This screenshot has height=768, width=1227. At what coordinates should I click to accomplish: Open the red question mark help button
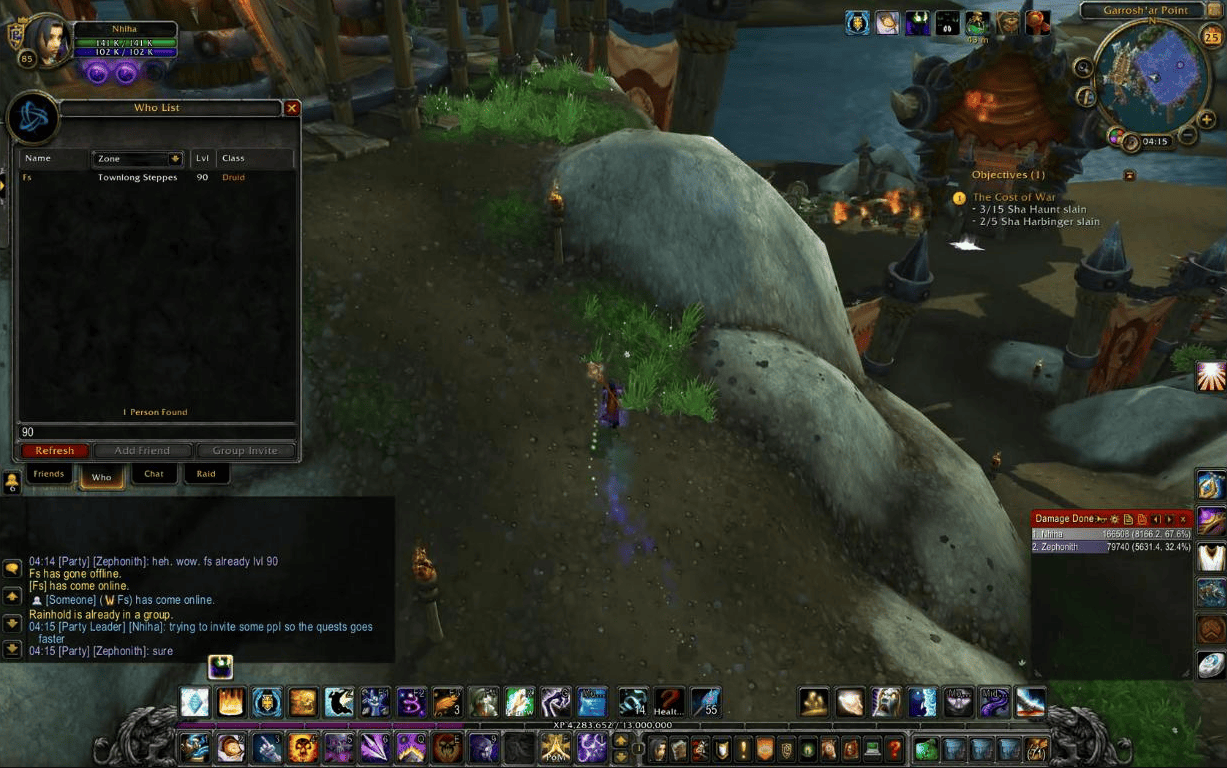[x=894, y=748]
